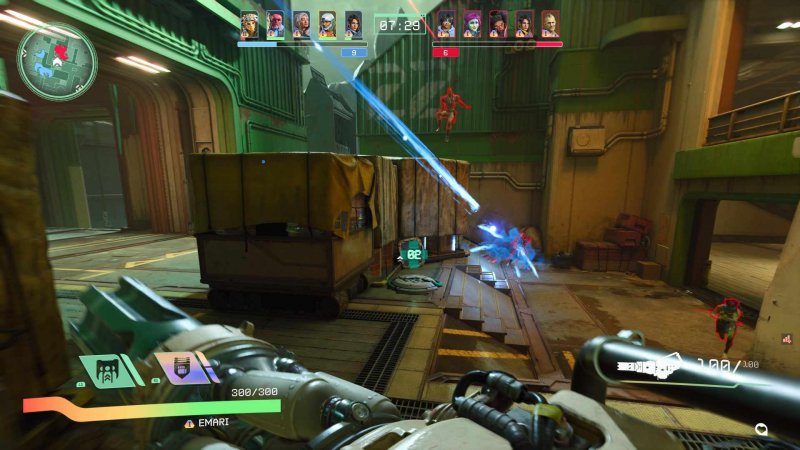800x450 pixels.
Task: Select the purple-beanie enemy team portrait
Action: pos(472,24)
